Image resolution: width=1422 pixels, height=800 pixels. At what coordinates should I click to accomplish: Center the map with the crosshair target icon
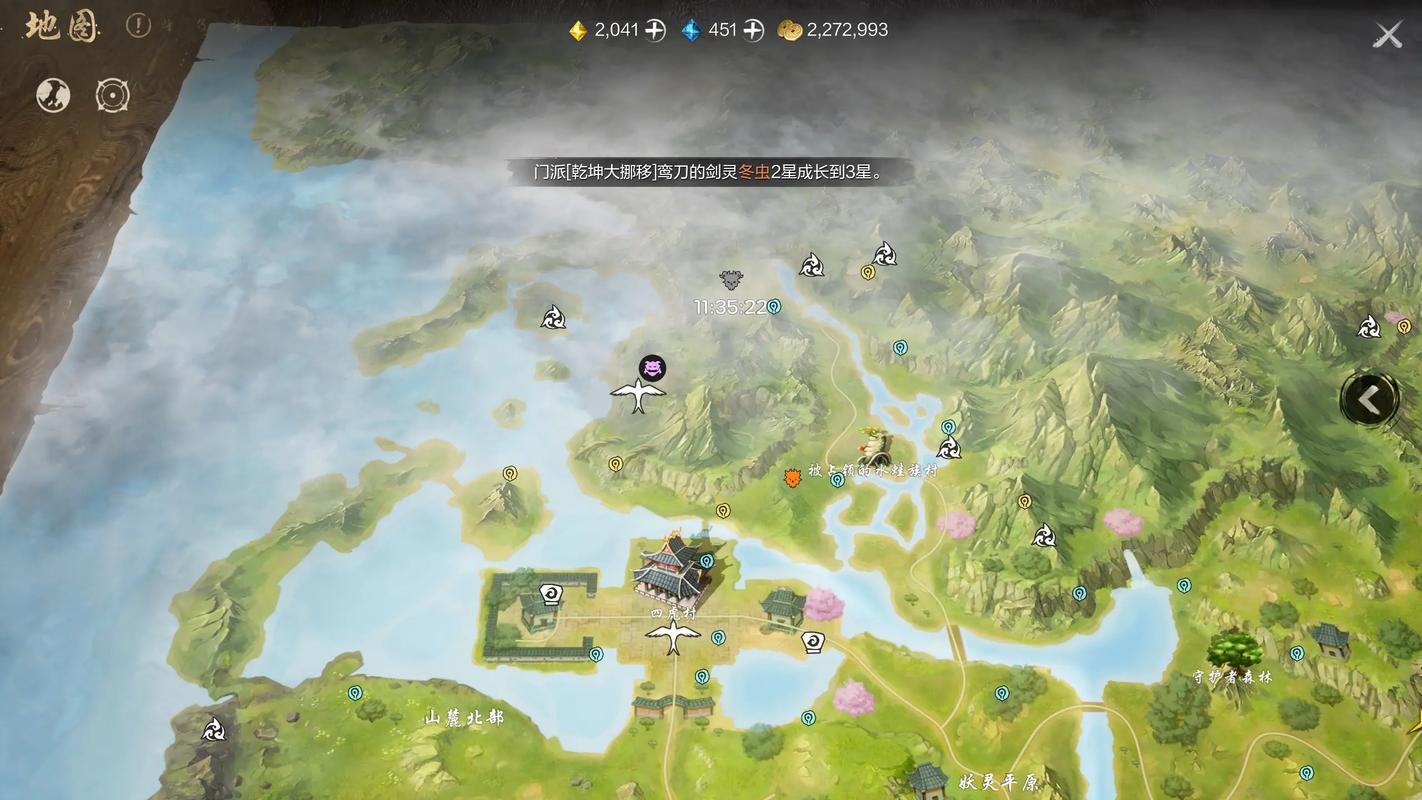(x=112, y=96)
